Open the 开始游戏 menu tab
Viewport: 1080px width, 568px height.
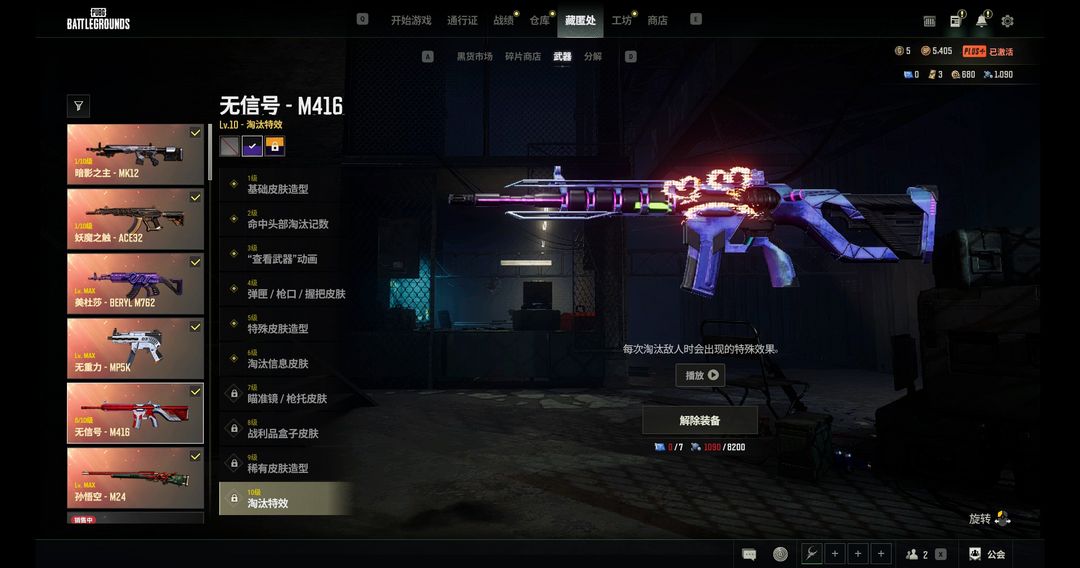[x=410, y=20]
